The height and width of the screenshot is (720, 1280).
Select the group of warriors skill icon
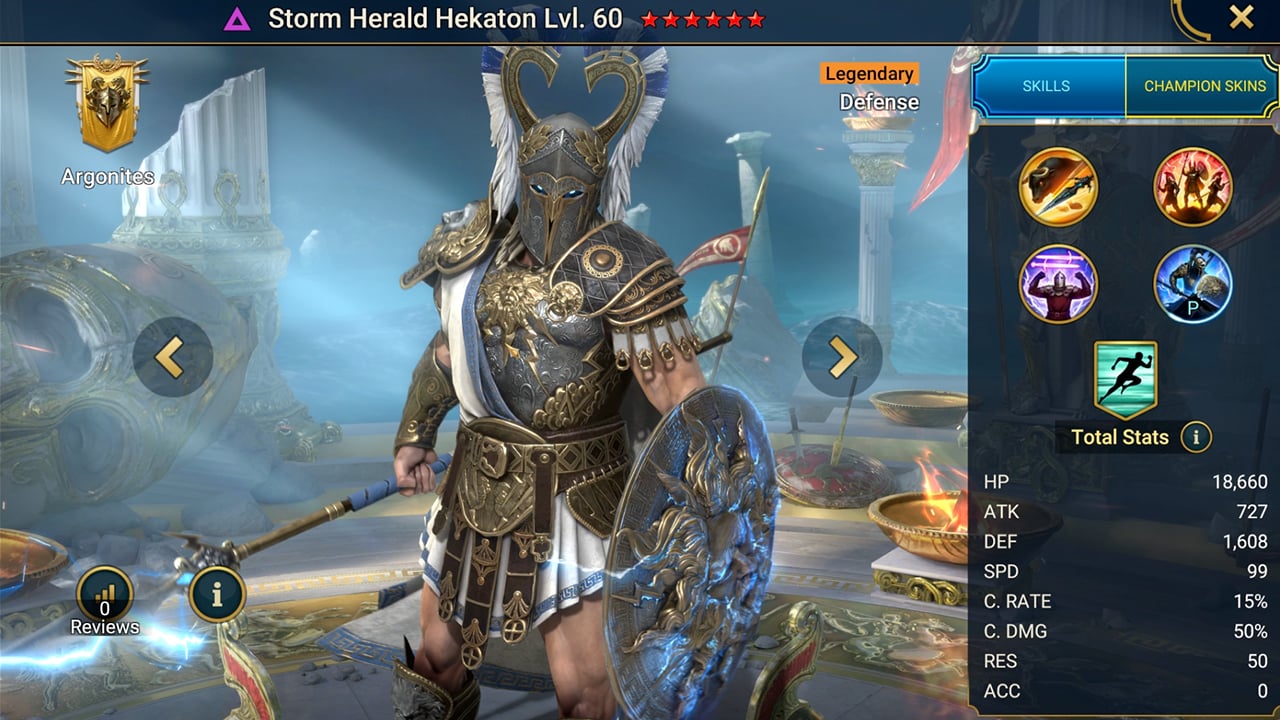(1192, 187)
